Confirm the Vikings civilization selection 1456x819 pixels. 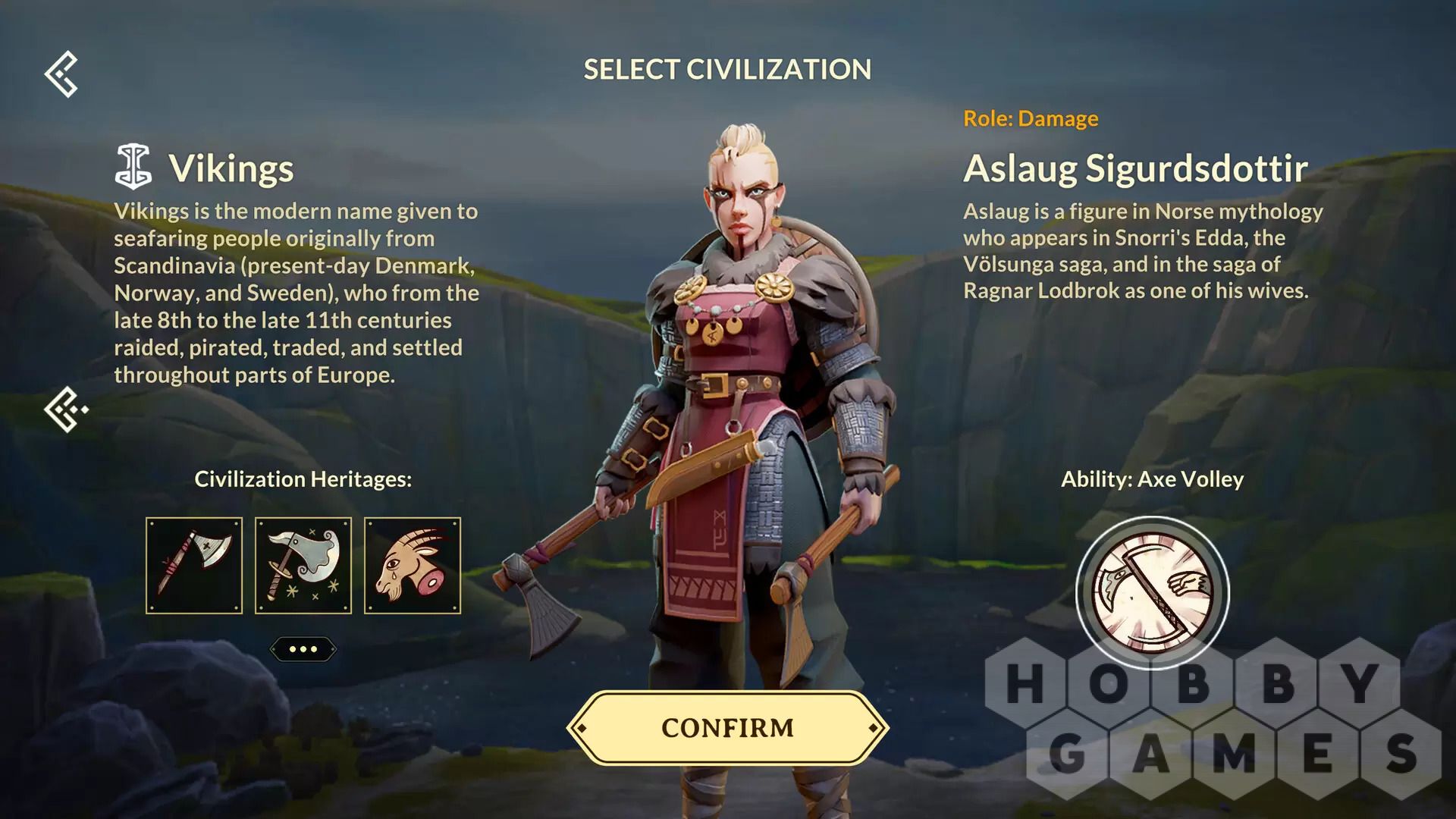[727, 727]
